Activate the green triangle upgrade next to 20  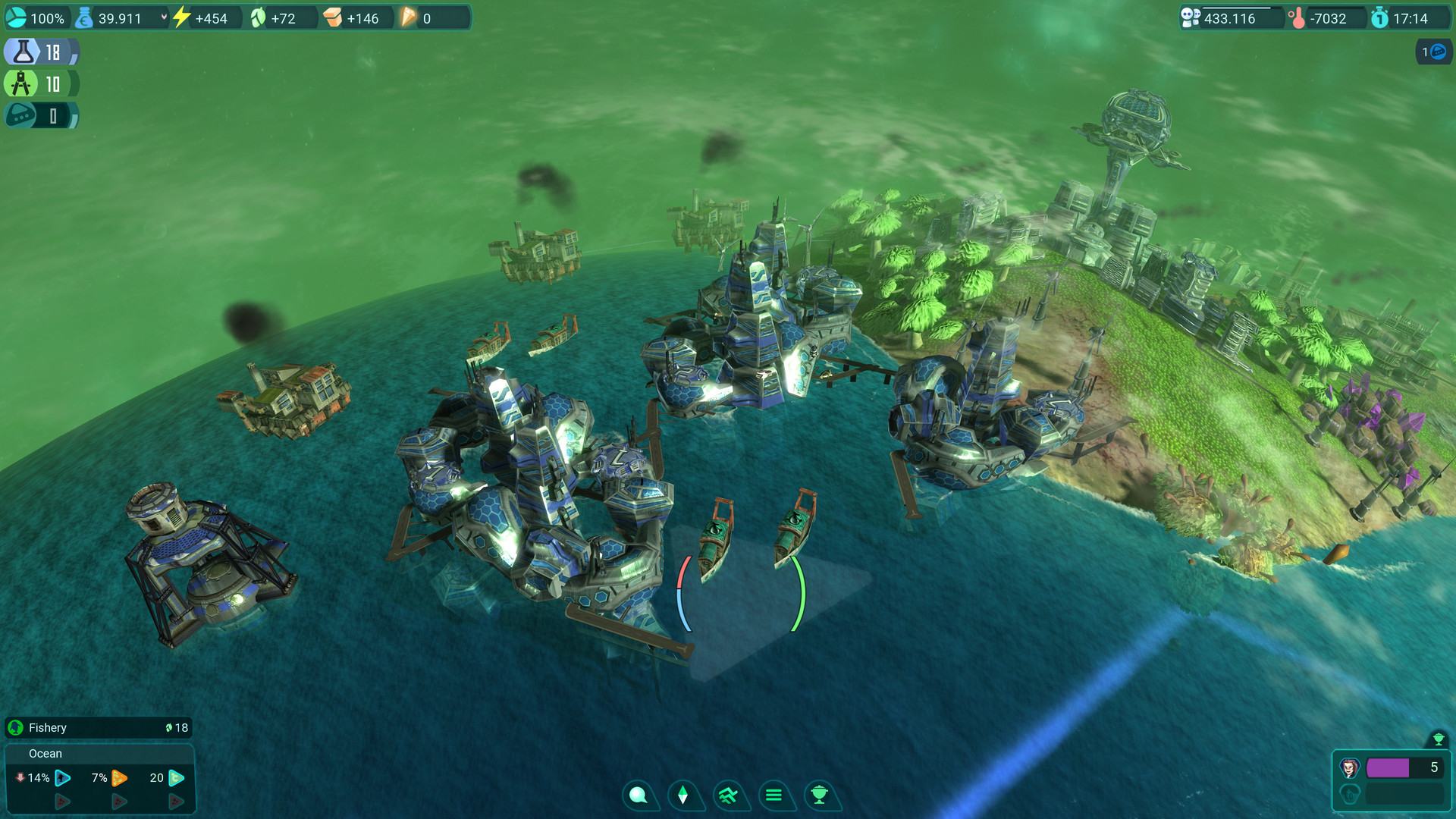(x=176, y=778)
